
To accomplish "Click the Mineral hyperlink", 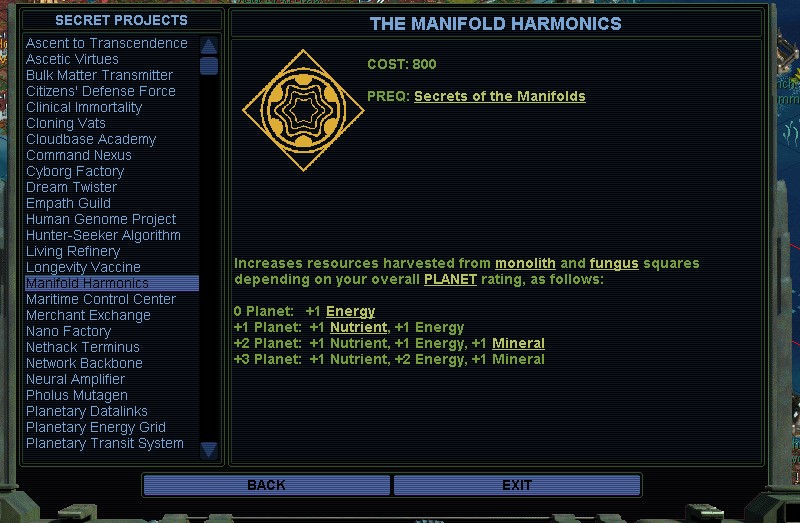I will point(518,343).
